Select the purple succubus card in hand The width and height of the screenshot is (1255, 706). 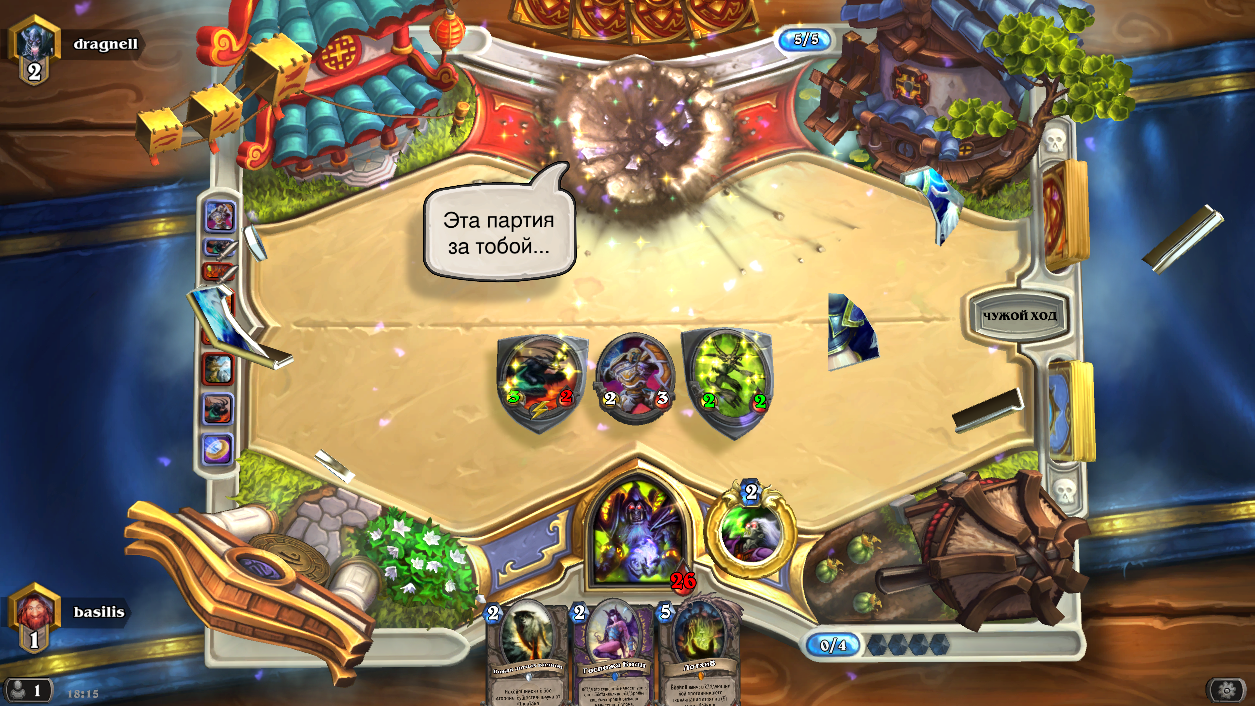(x=612, y=650)
